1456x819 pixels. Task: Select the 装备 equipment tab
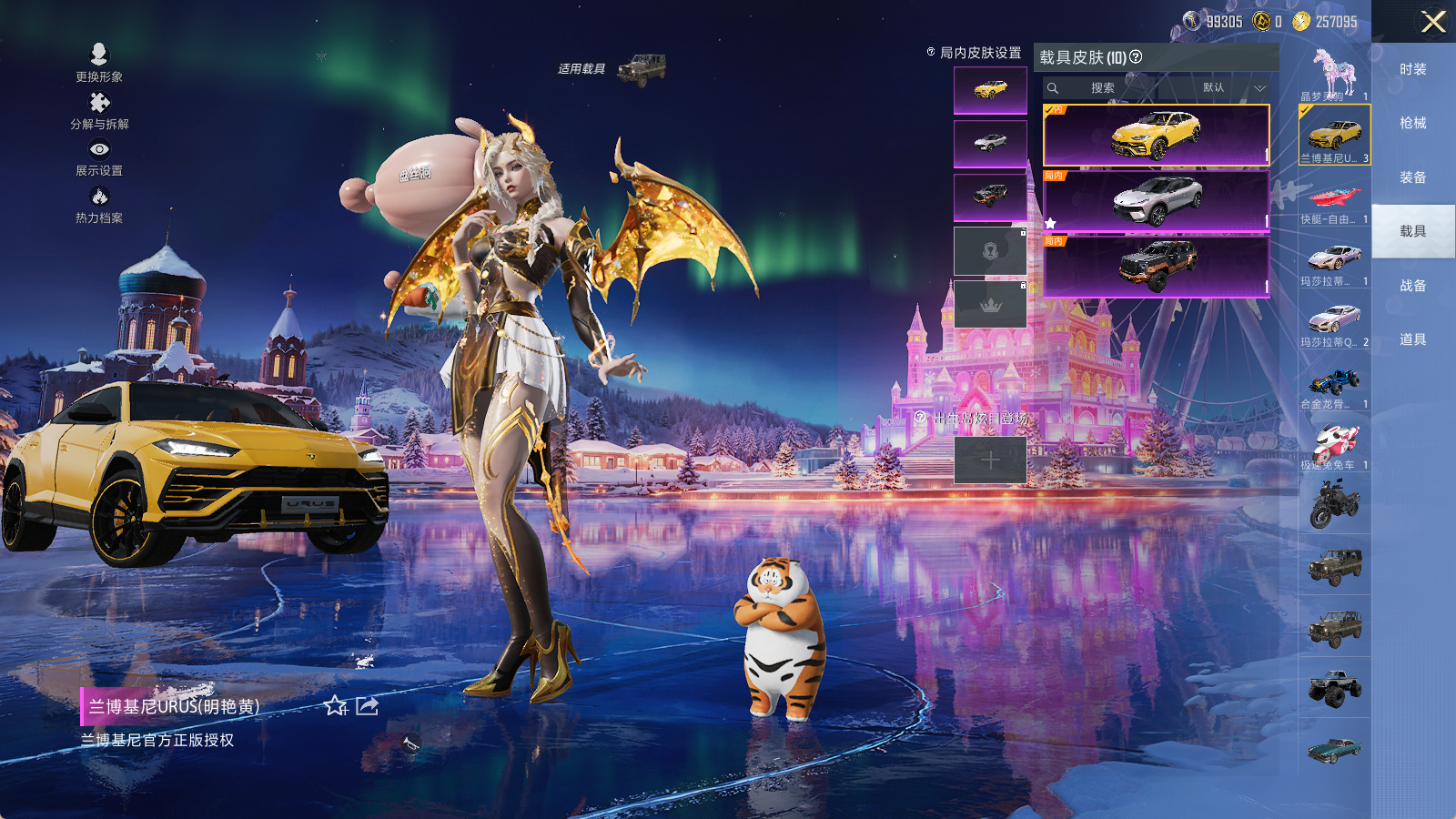(x=1412, y=177)
